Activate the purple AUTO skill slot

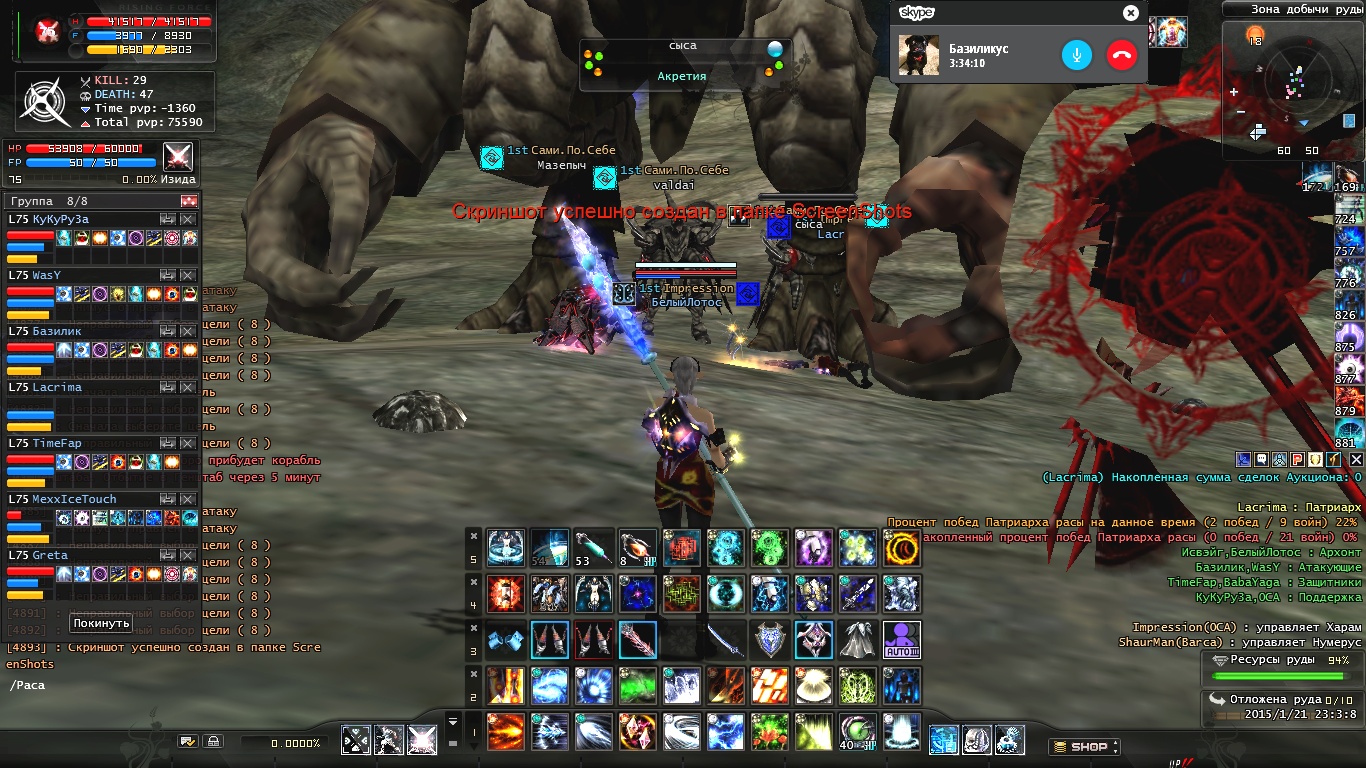point(902,639)
